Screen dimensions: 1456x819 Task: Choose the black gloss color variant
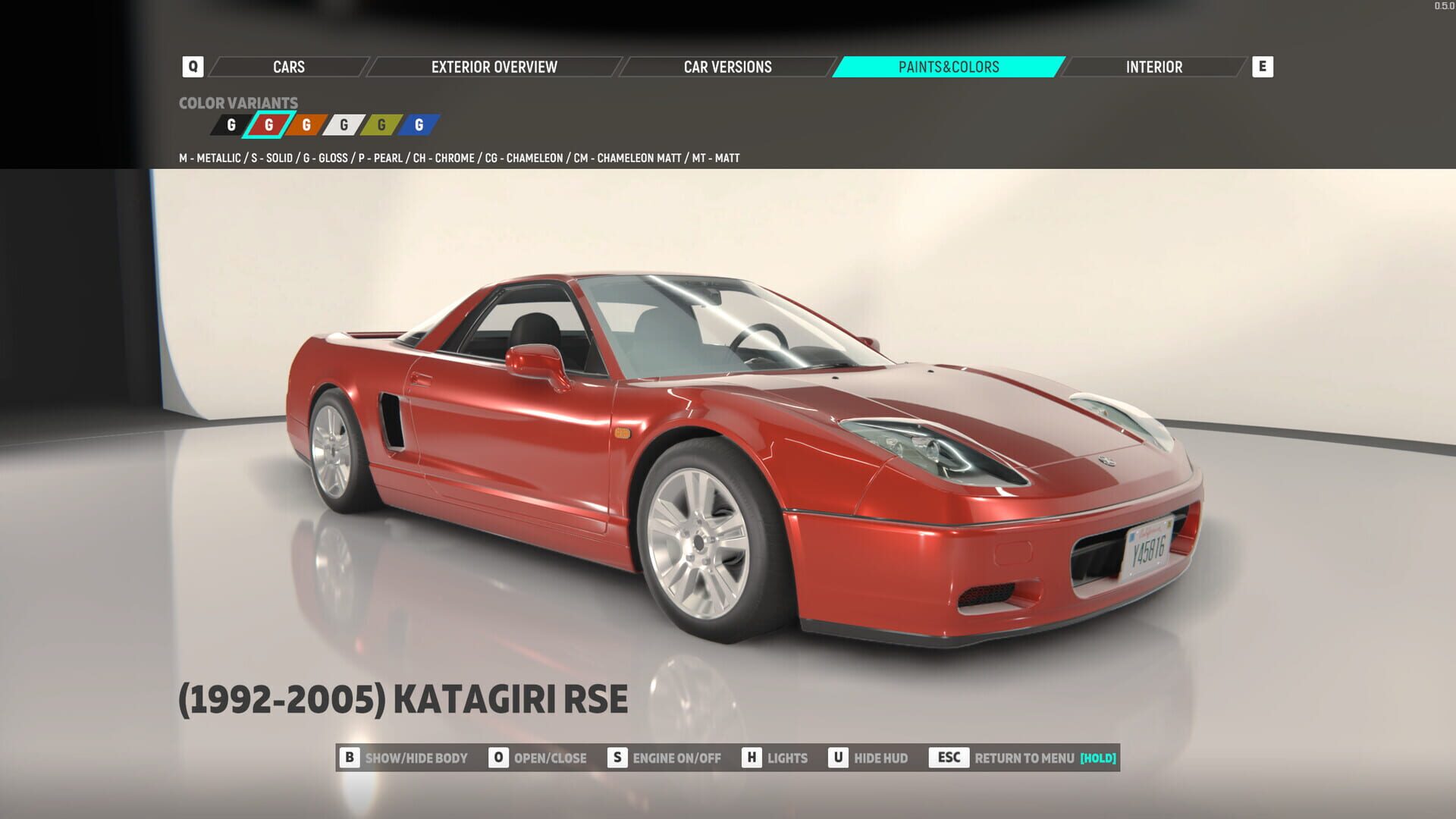[x=231, y=125]
